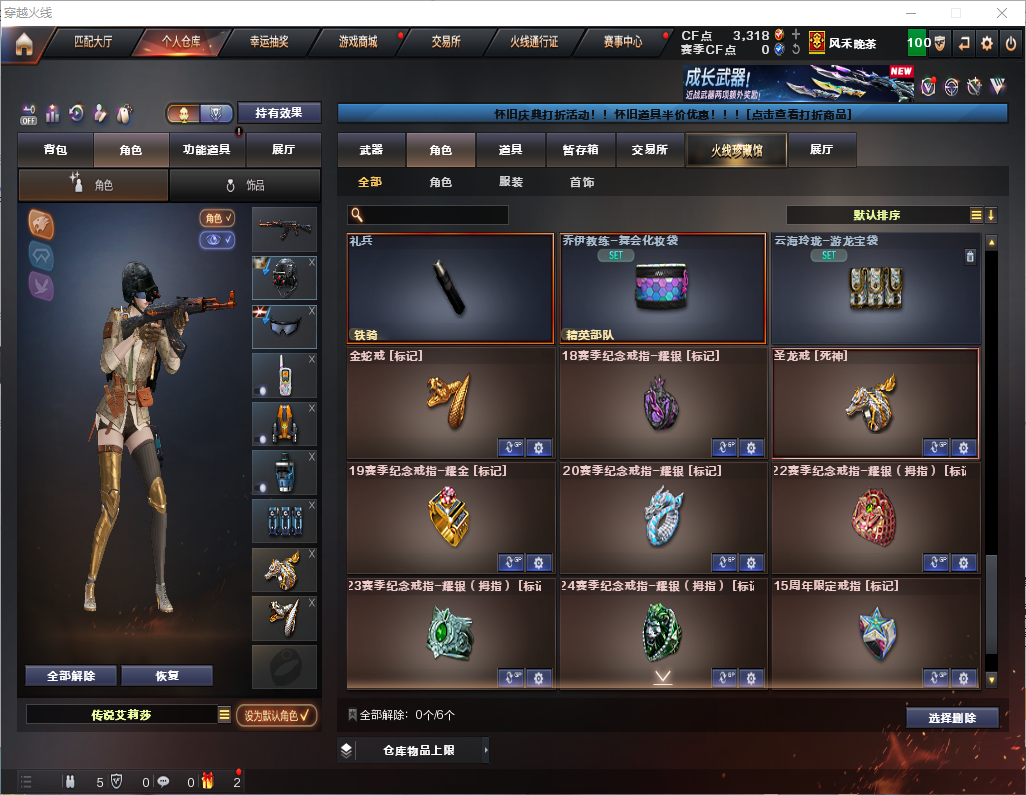This screenshot has width=1026, height=795.
Task: Open the 游戏商城 game store
Action: [x=358, y=42]
